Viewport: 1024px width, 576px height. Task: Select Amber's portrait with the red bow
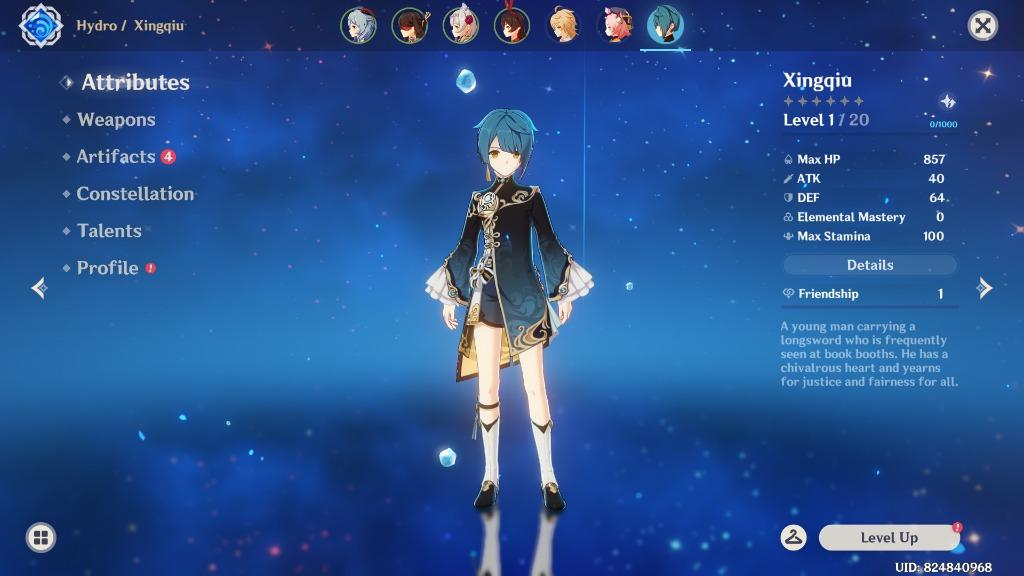pos(511,25)
